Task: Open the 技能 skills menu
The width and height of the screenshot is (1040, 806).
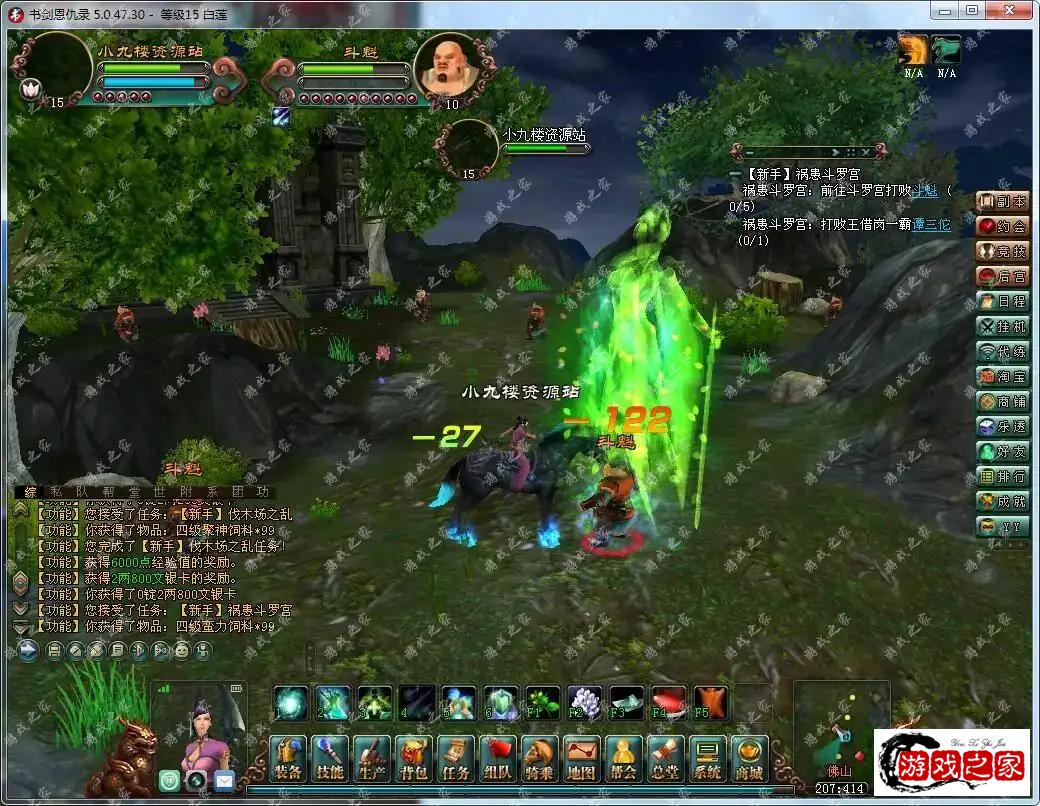Action: click(x=330, y=759)
